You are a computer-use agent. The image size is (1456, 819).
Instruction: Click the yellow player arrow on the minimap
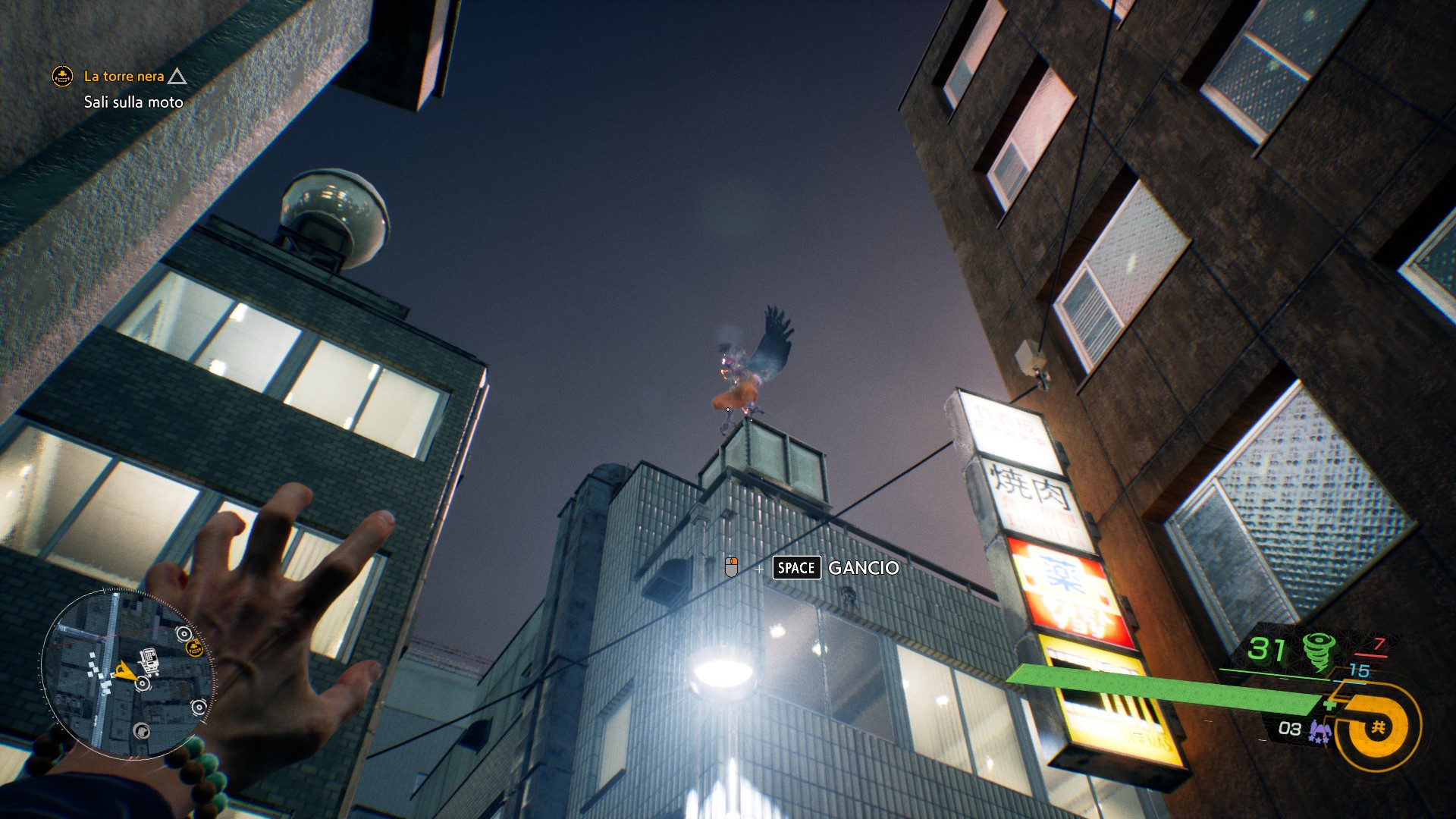point(124,670)
